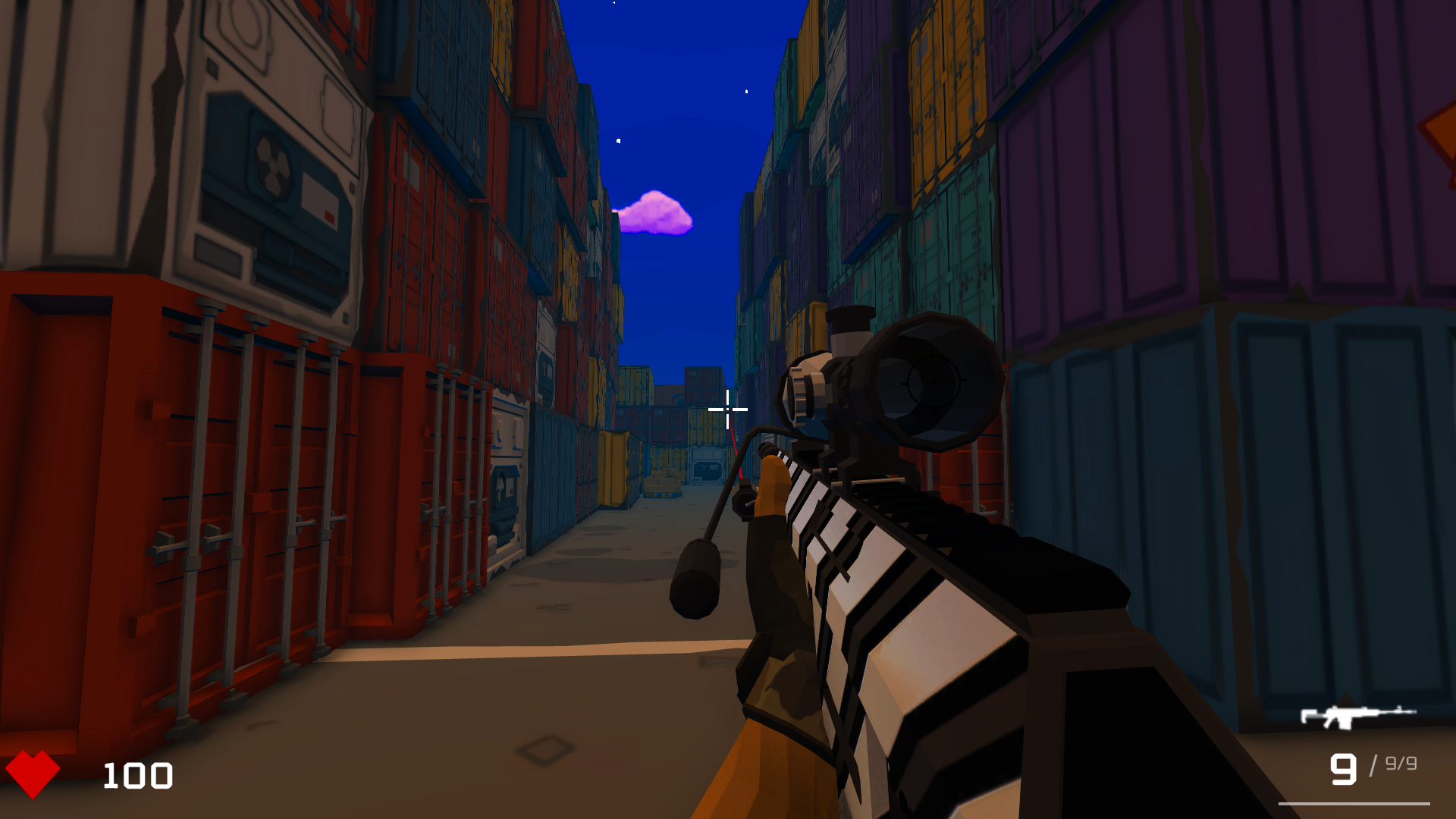The width and height of the screenshot is (1456, 819).
Task: Click the health value 100
Action: pyautogui.click(x=138, y=775)
